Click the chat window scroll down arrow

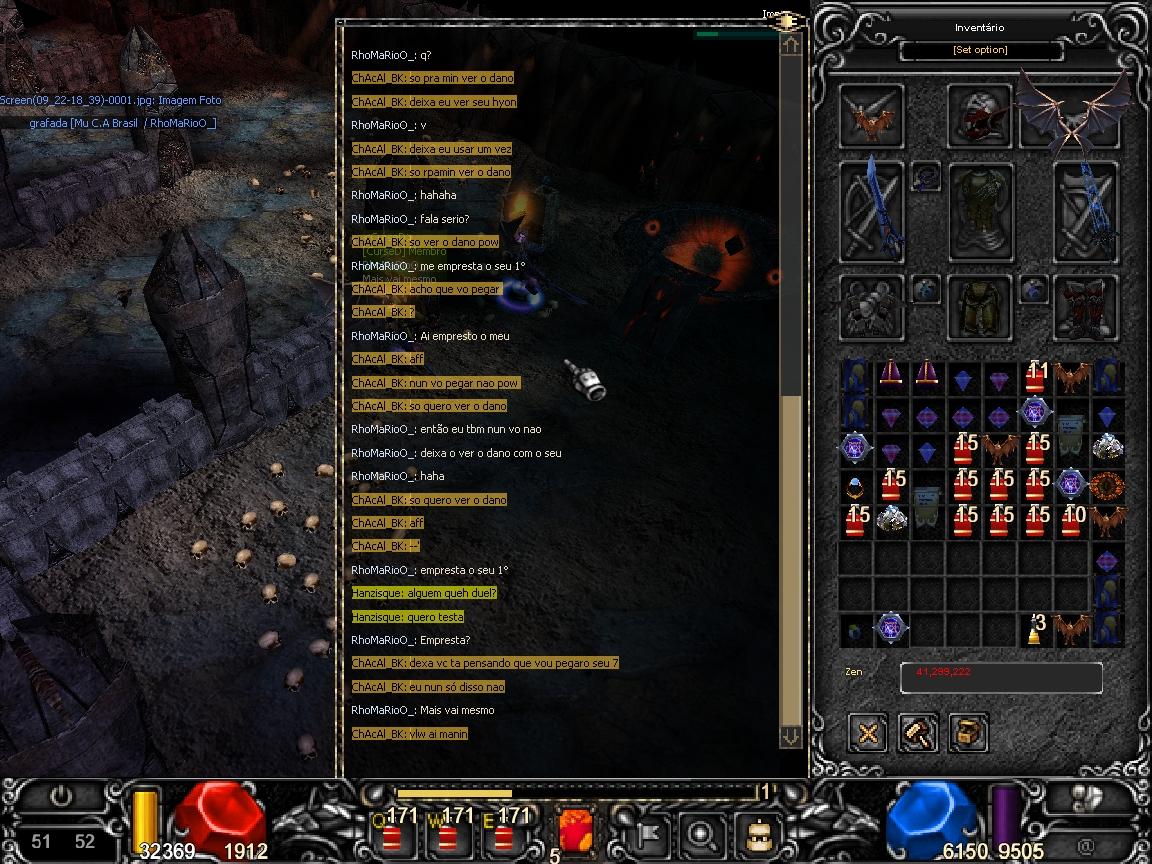click(x=791, y=735)
